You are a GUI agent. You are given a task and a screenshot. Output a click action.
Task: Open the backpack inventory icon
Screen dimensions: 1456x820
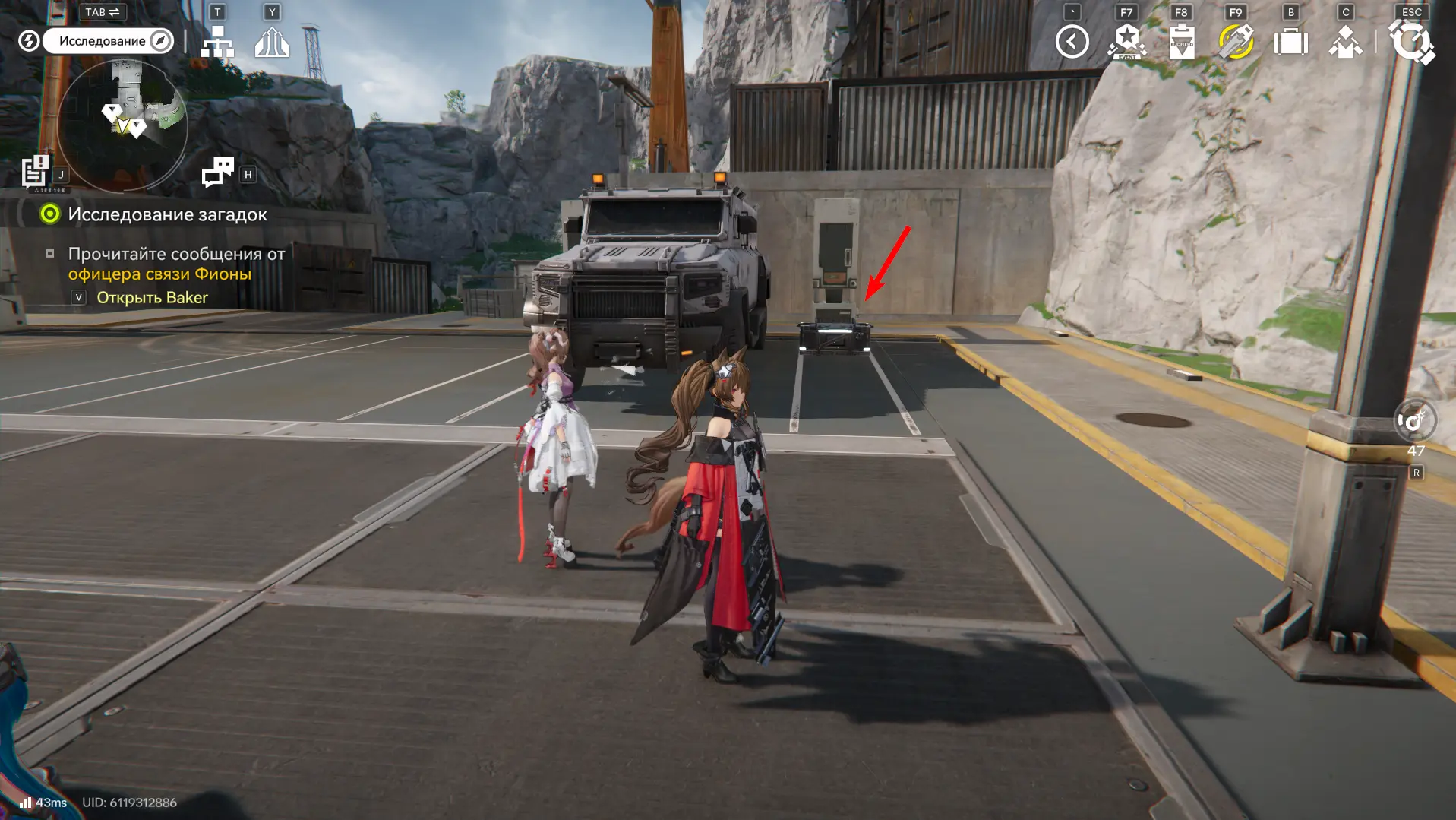click(1290, 42)
